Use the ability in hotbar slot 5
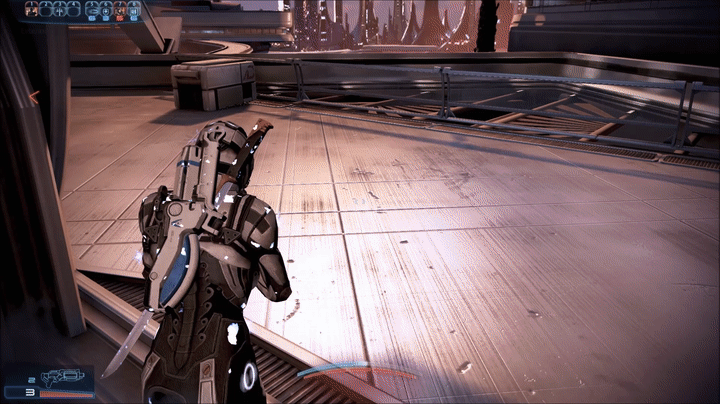Image resolution: width=720 pixels, height=404 pixels. point(92,10)
